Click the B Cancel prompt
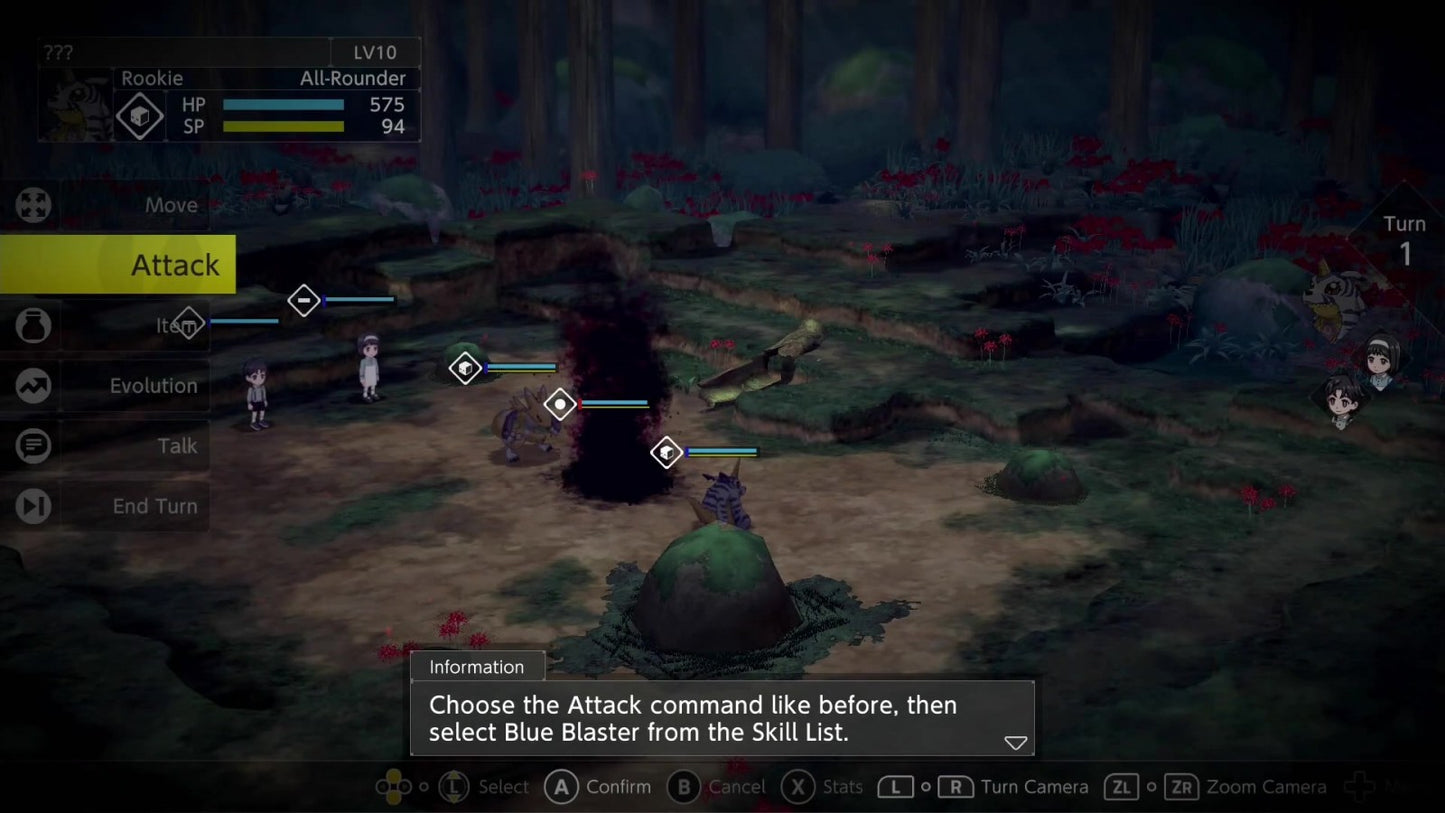 pyautogui.click(x=683, y=787)
